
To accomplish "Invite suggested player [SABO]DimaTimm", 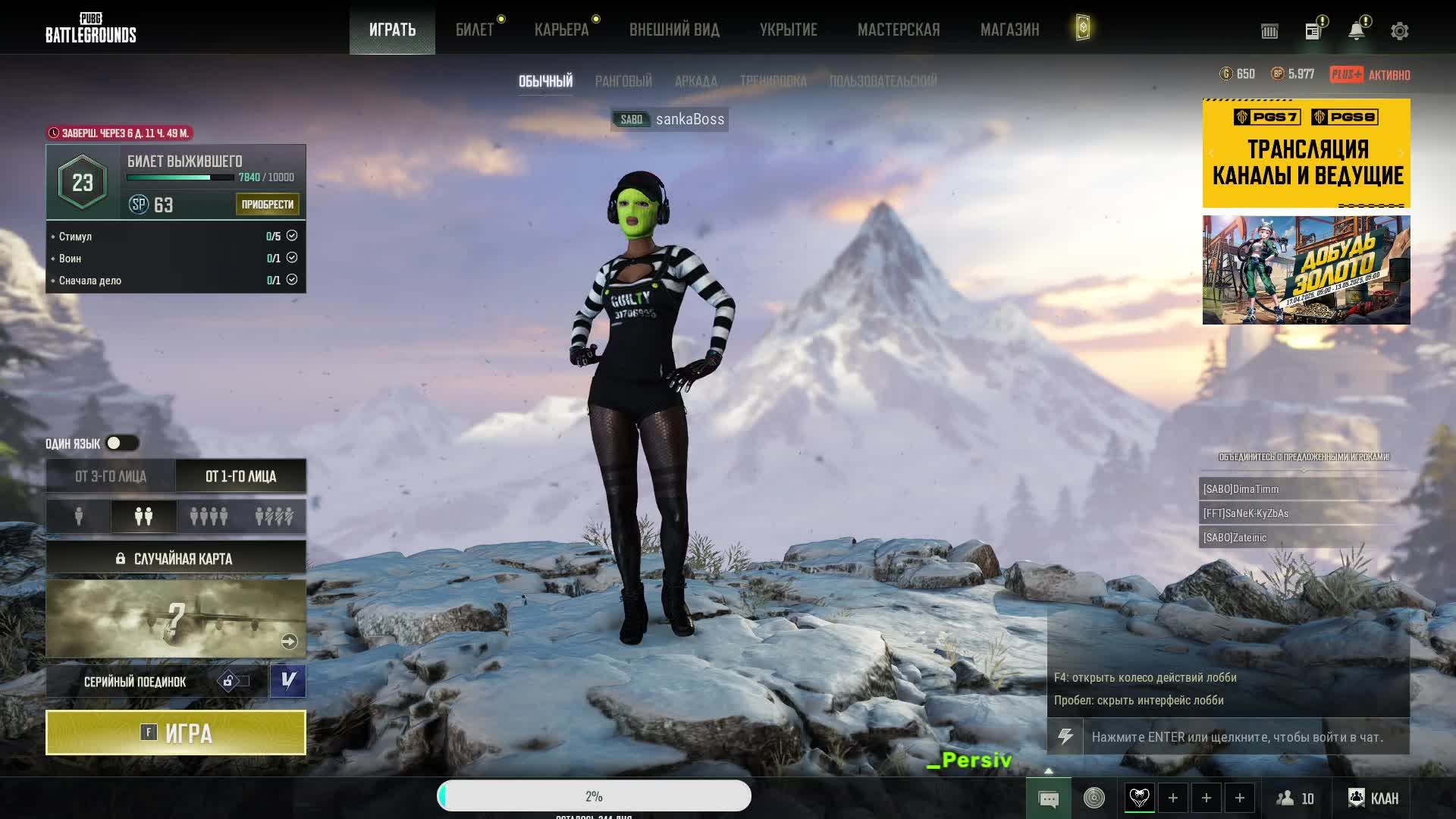I will pos(1303,489).
